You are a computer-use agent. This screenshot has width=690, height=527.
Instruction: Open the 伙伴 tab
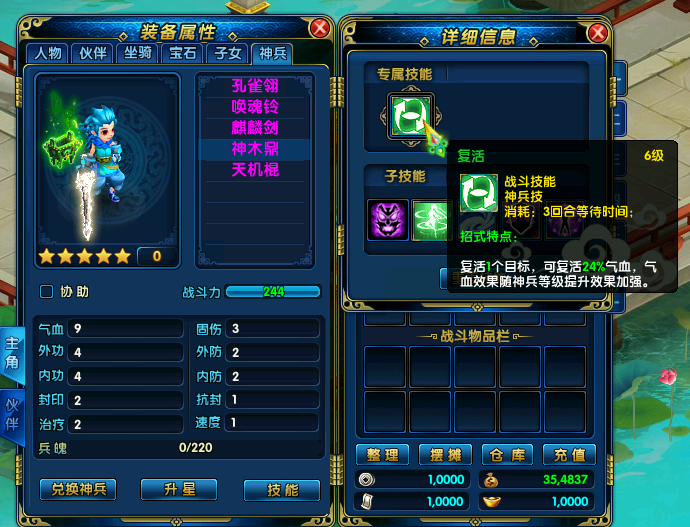(93, 53)
